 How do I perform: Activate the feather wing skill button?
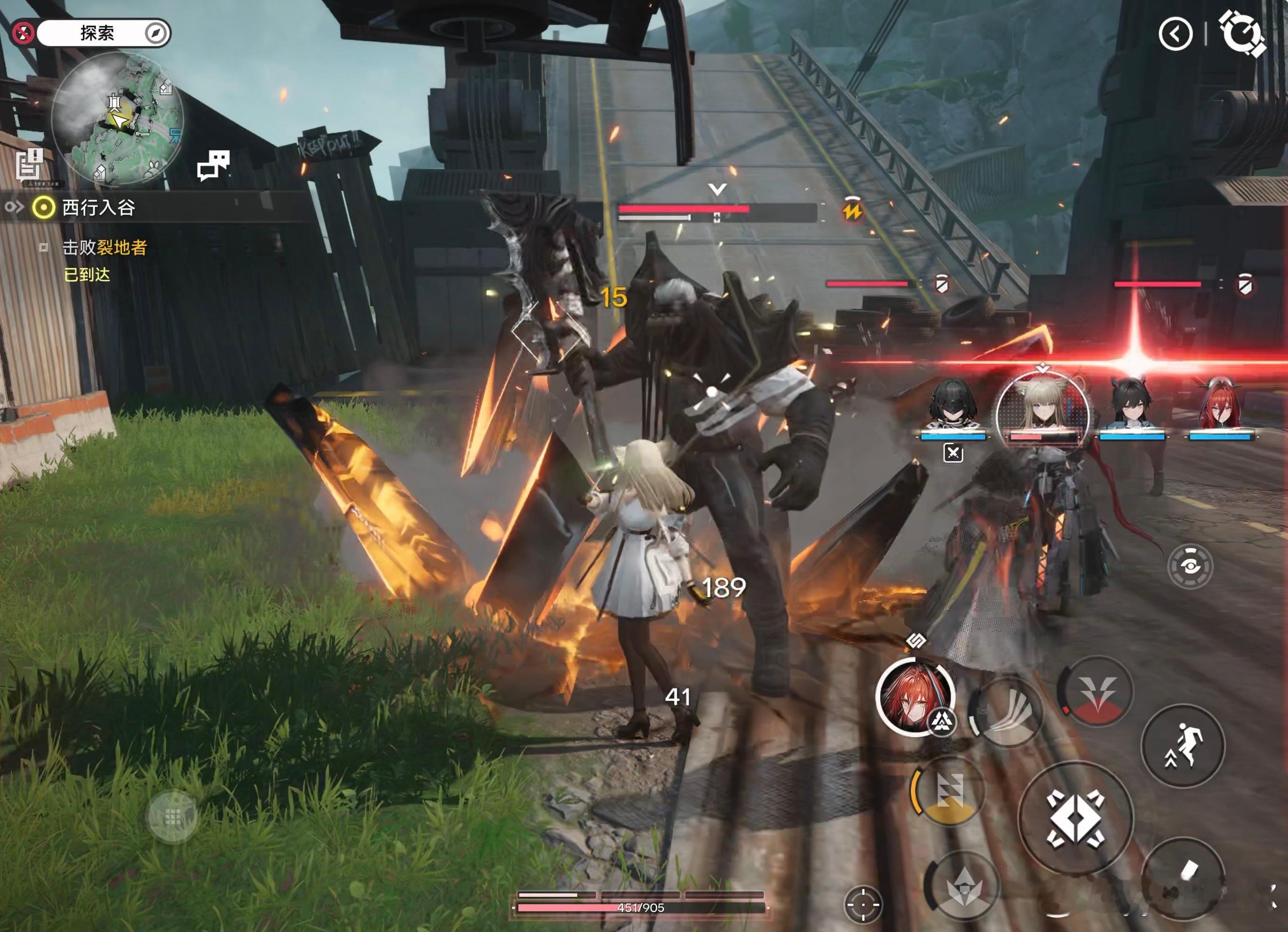(x=1006, y=713)
